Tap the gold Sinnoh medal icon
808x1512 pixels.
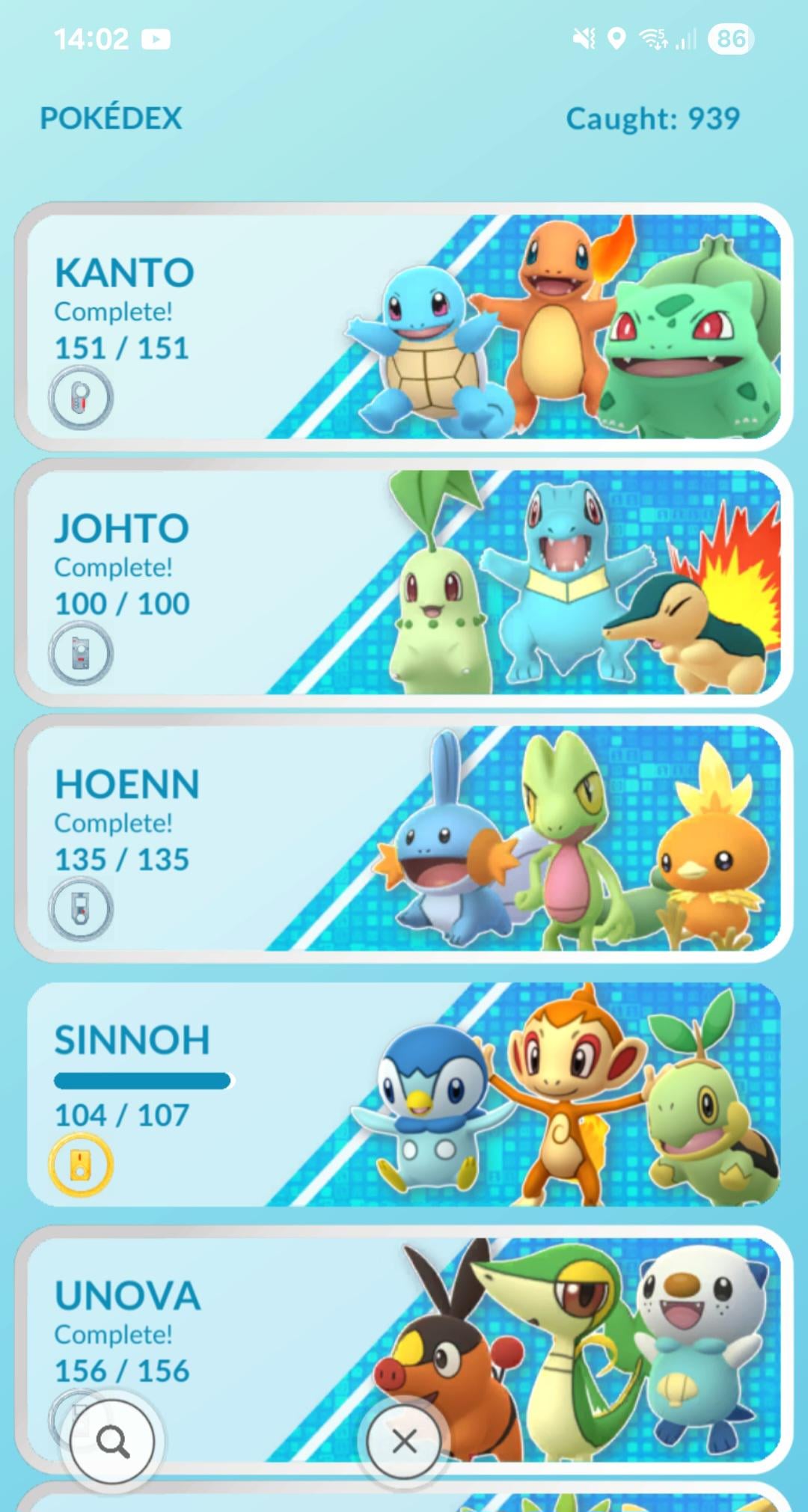[x=81, y=1165]
